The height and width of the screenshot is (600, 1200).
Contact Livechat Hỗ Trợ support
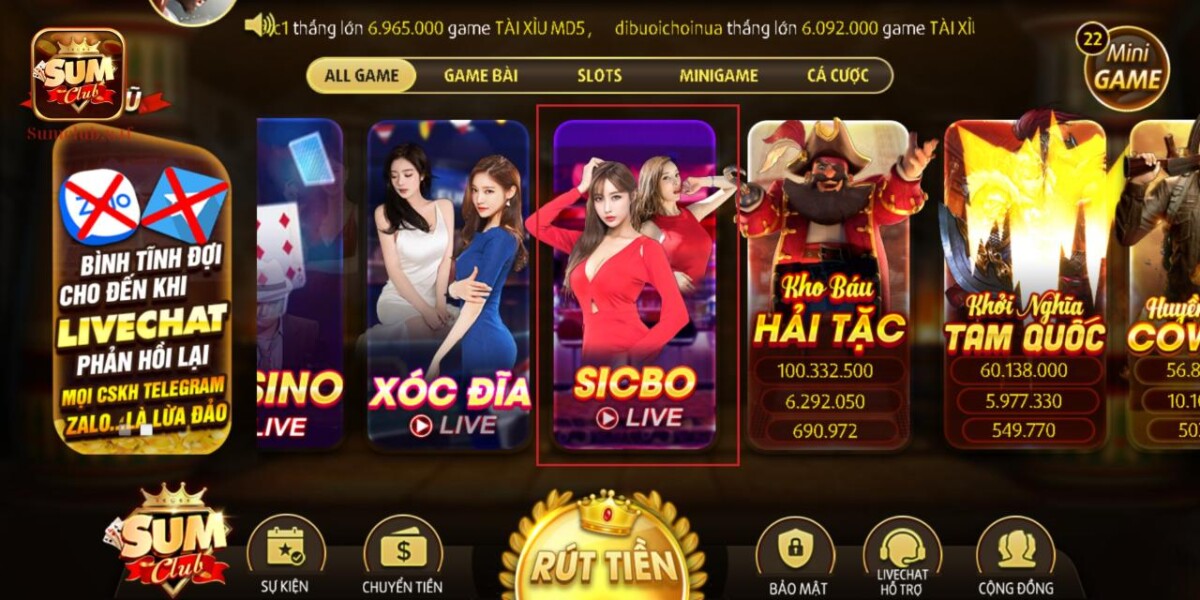902,555
